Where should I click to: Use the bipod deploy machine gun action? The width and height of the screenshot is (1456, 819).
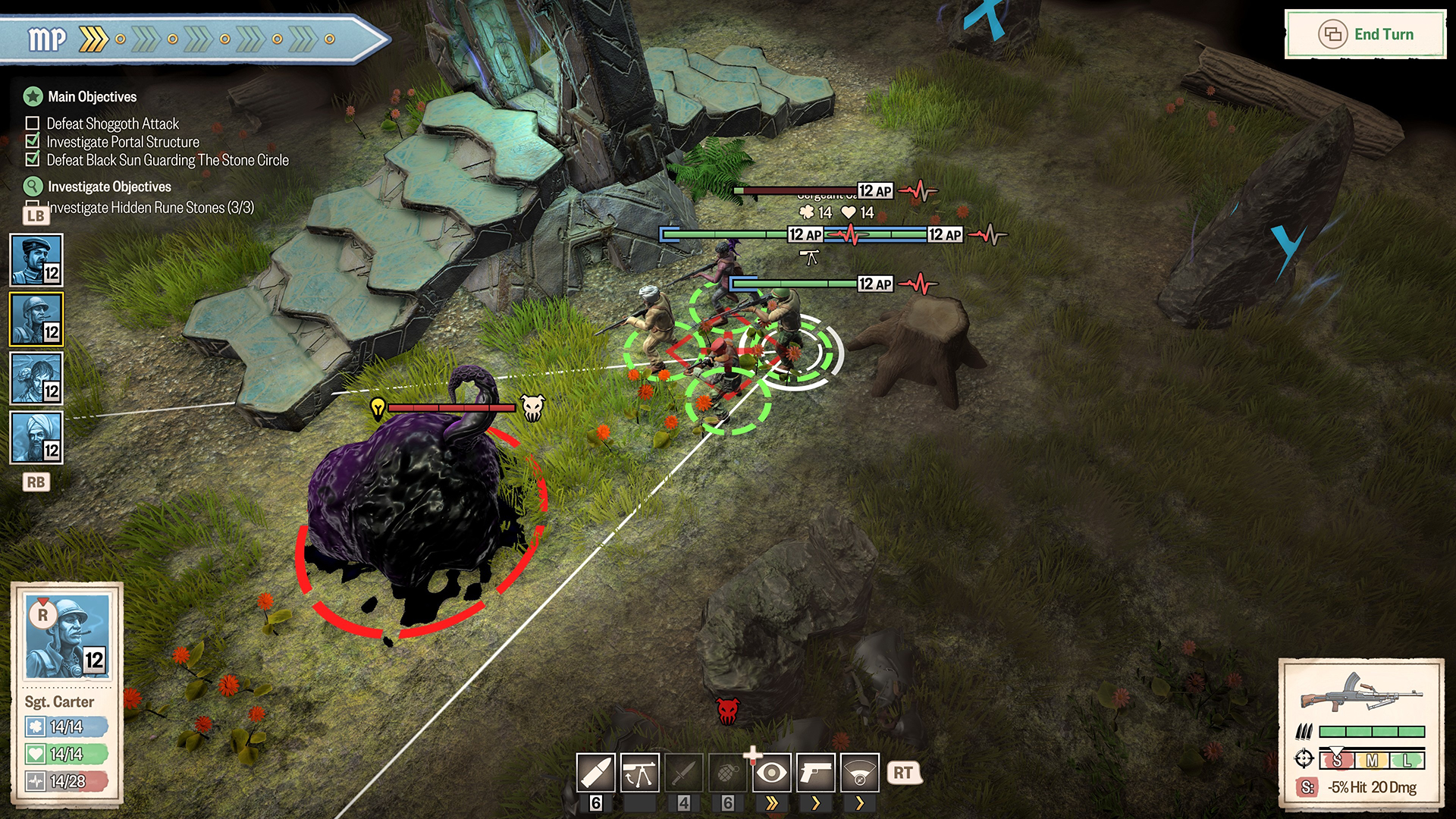(x=639, y=773)
